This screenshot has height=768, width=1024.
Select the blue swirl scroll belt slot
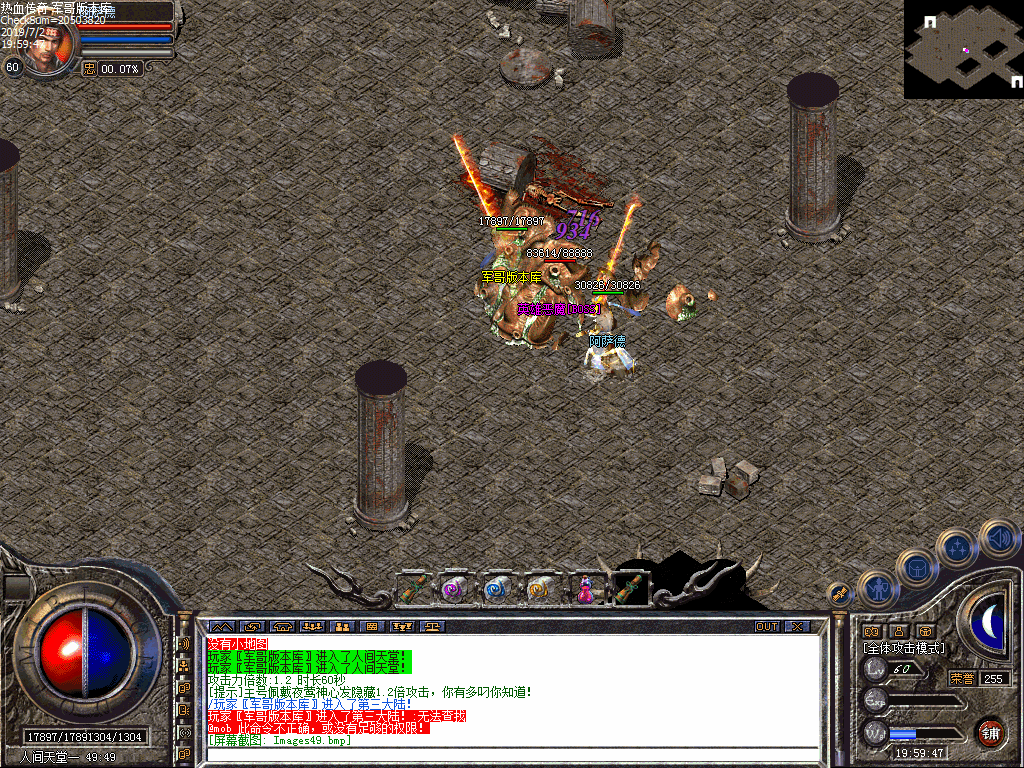tap(498, 590)
